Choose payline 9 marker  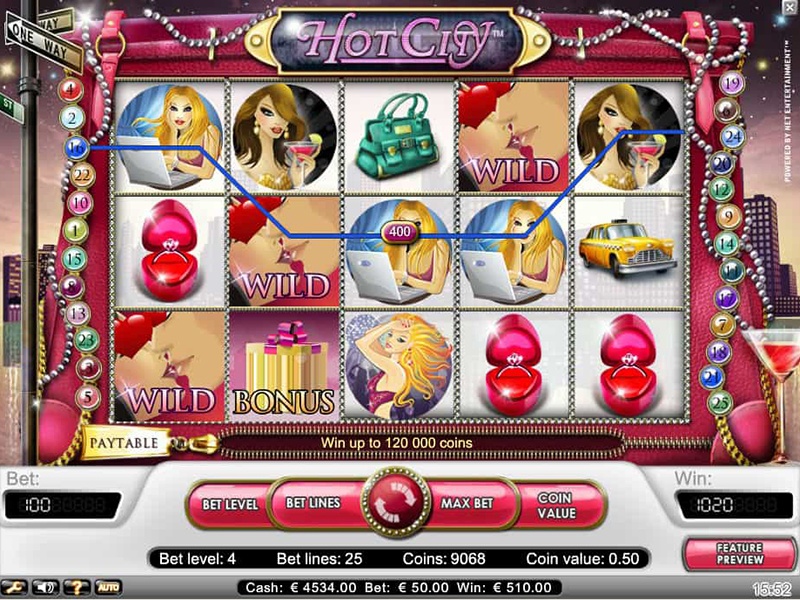[728, 214]
